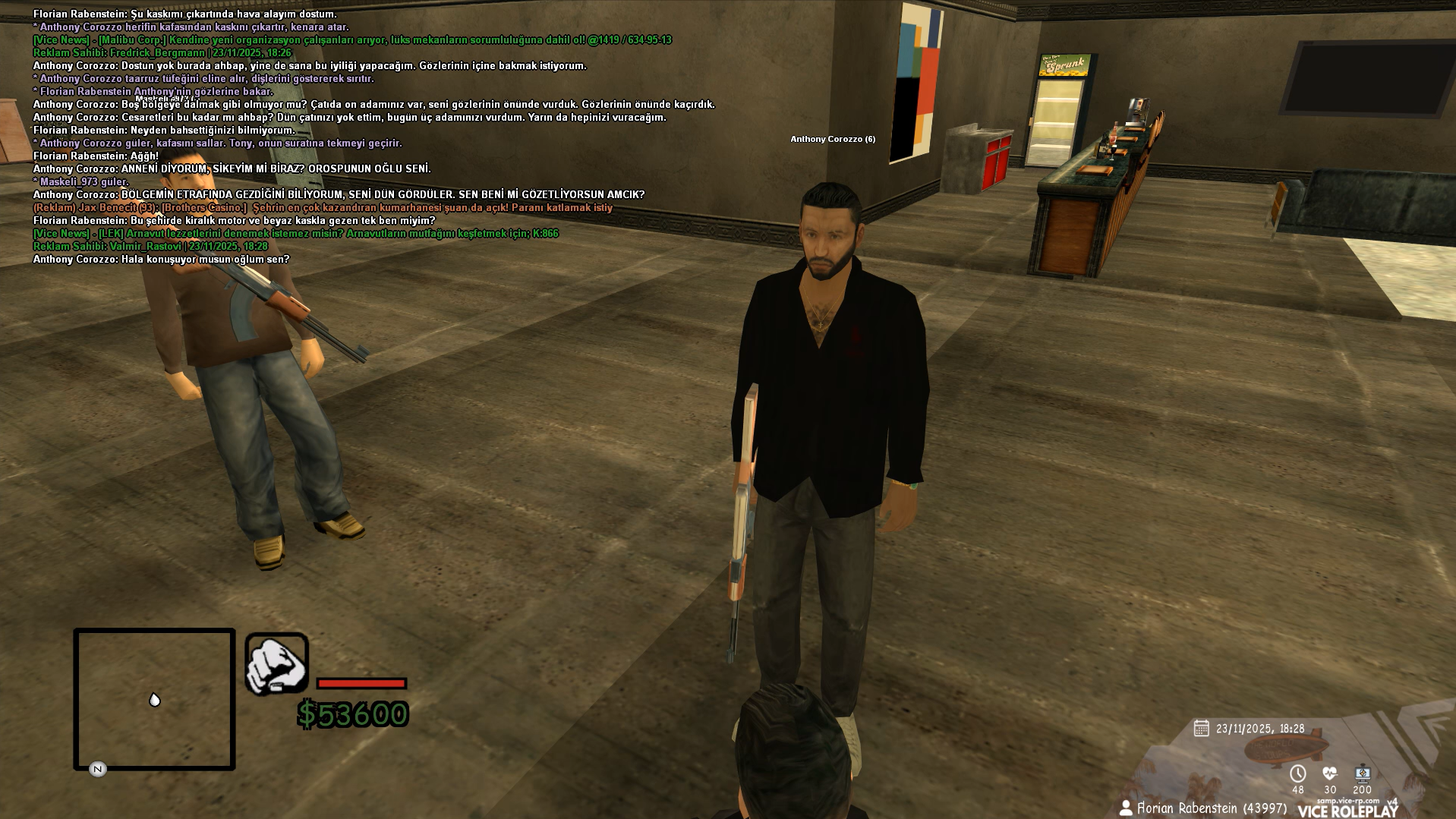Click the Vice Roleplay server logo
Screen dimensions: 1456x819
pos(1347,810)
